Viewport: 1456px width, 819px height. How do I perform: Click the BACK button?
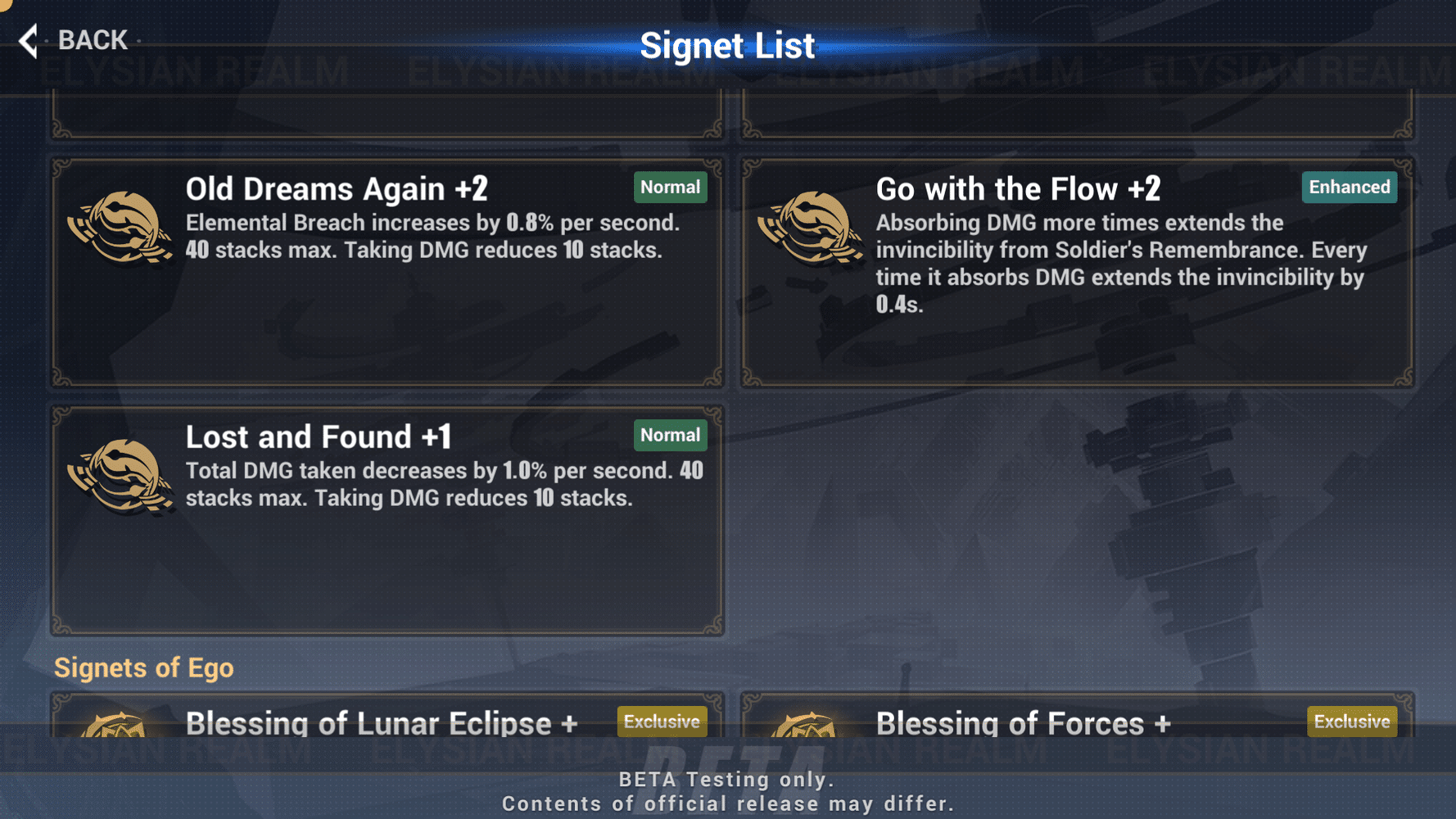point(92,39)
